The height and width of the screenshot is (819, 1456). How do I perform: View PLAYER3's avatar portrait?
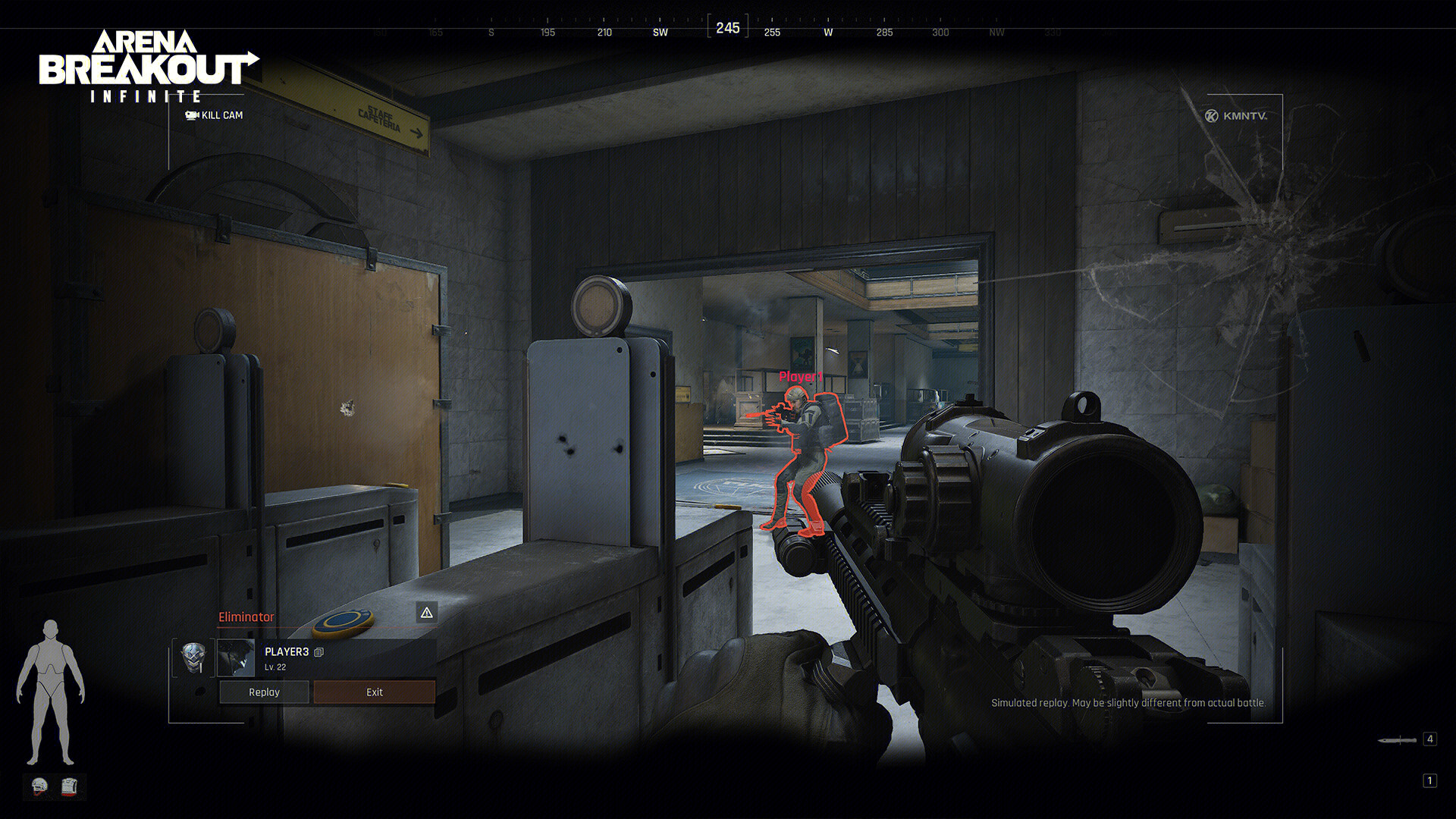pos(236,657)
